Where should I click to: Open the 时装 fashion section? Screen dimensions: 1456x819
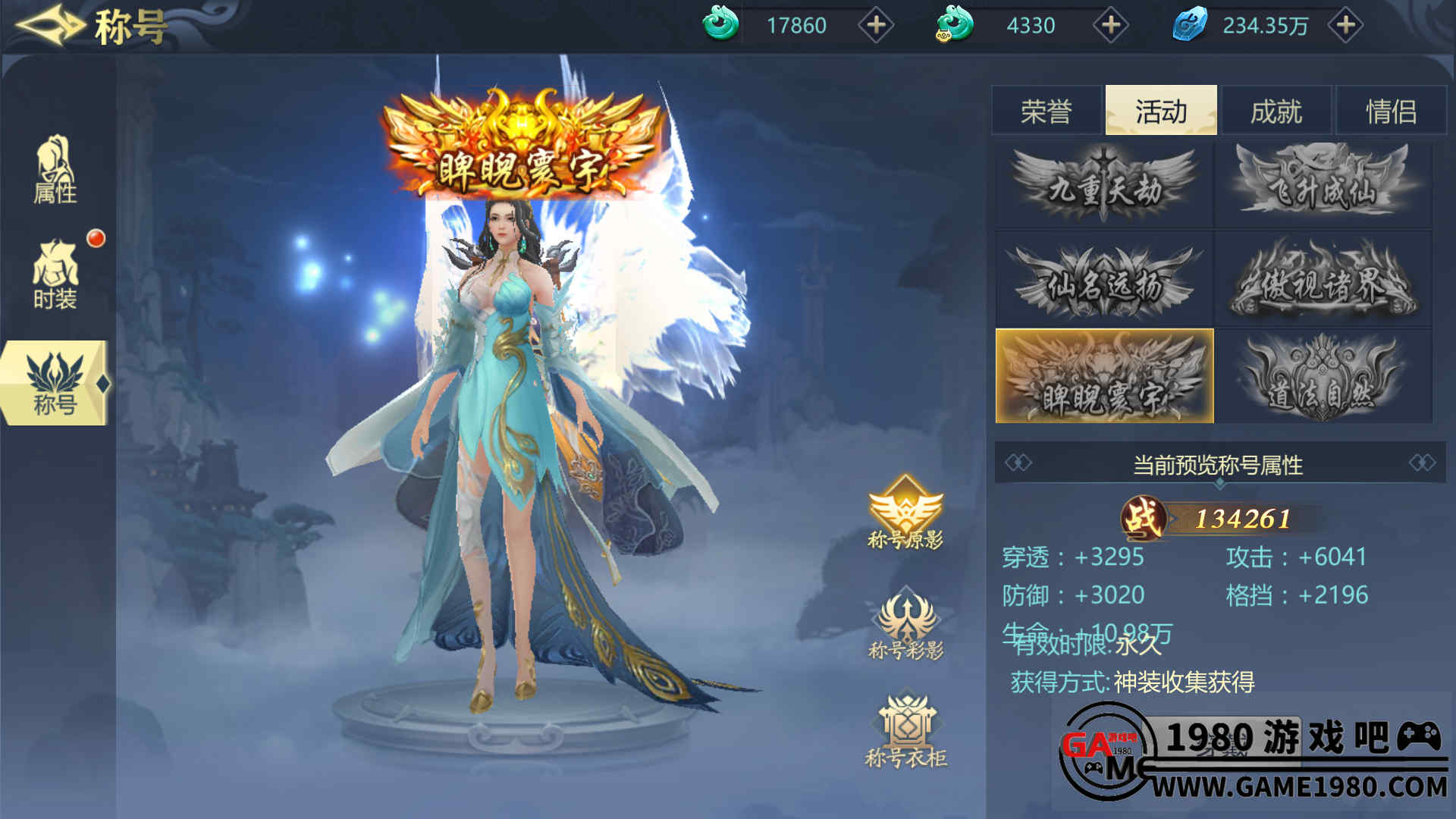pos(55,275)
